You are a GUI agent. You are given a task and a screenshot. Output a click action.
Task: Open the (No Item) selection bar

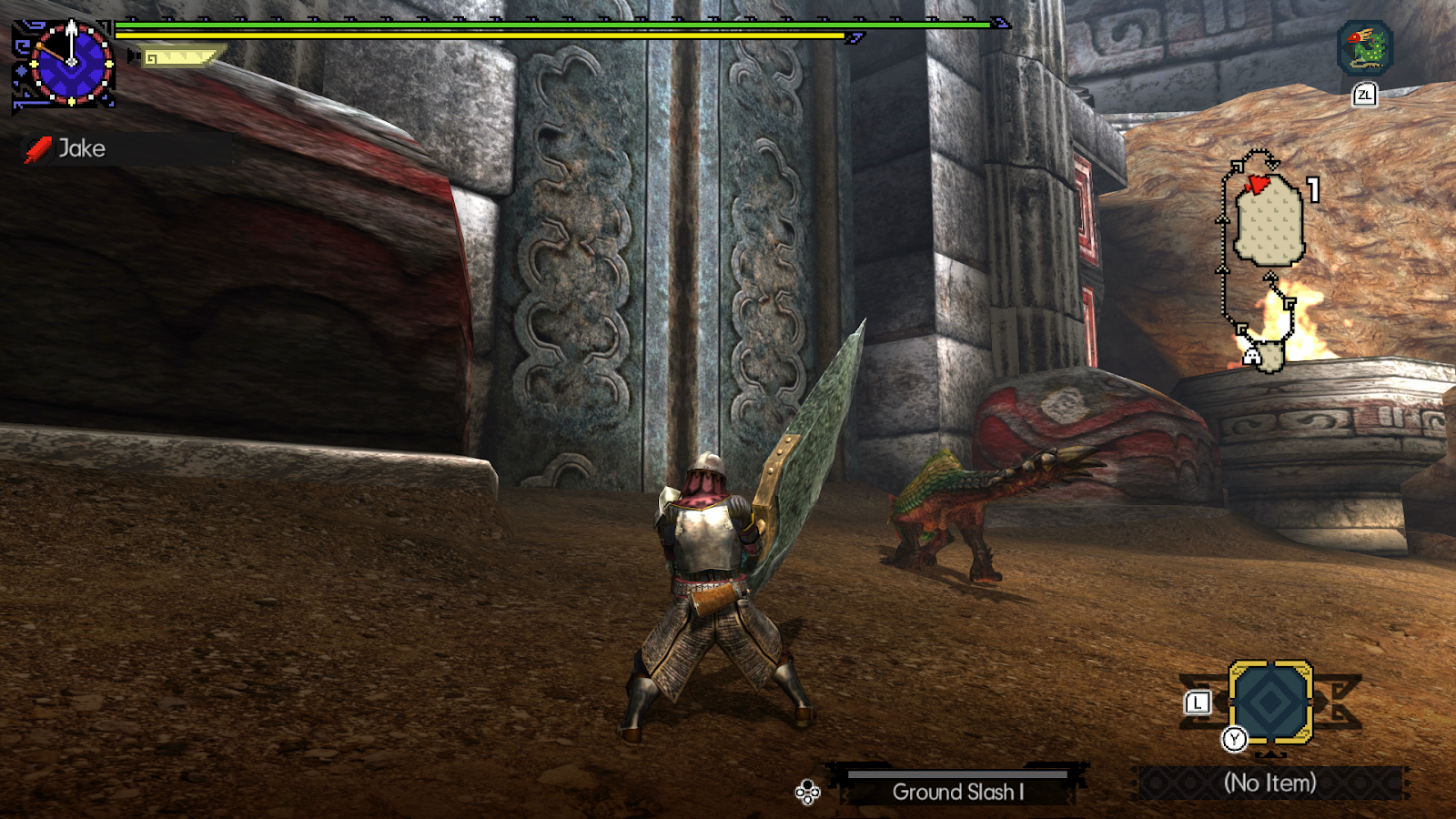pyautogui.click(x=1271, y=784)
